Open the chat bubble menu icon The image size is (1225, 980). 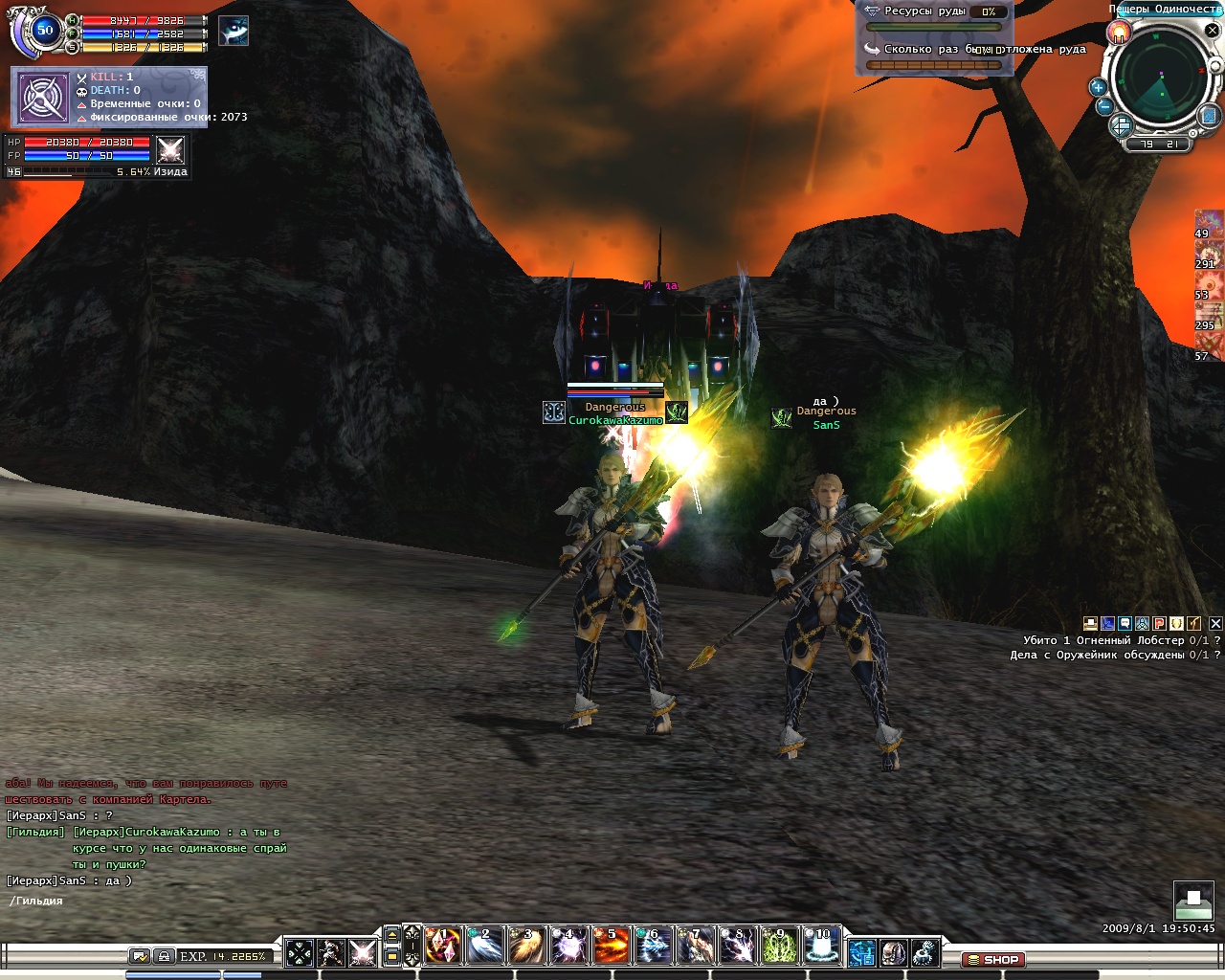[x=1125, y=624]
